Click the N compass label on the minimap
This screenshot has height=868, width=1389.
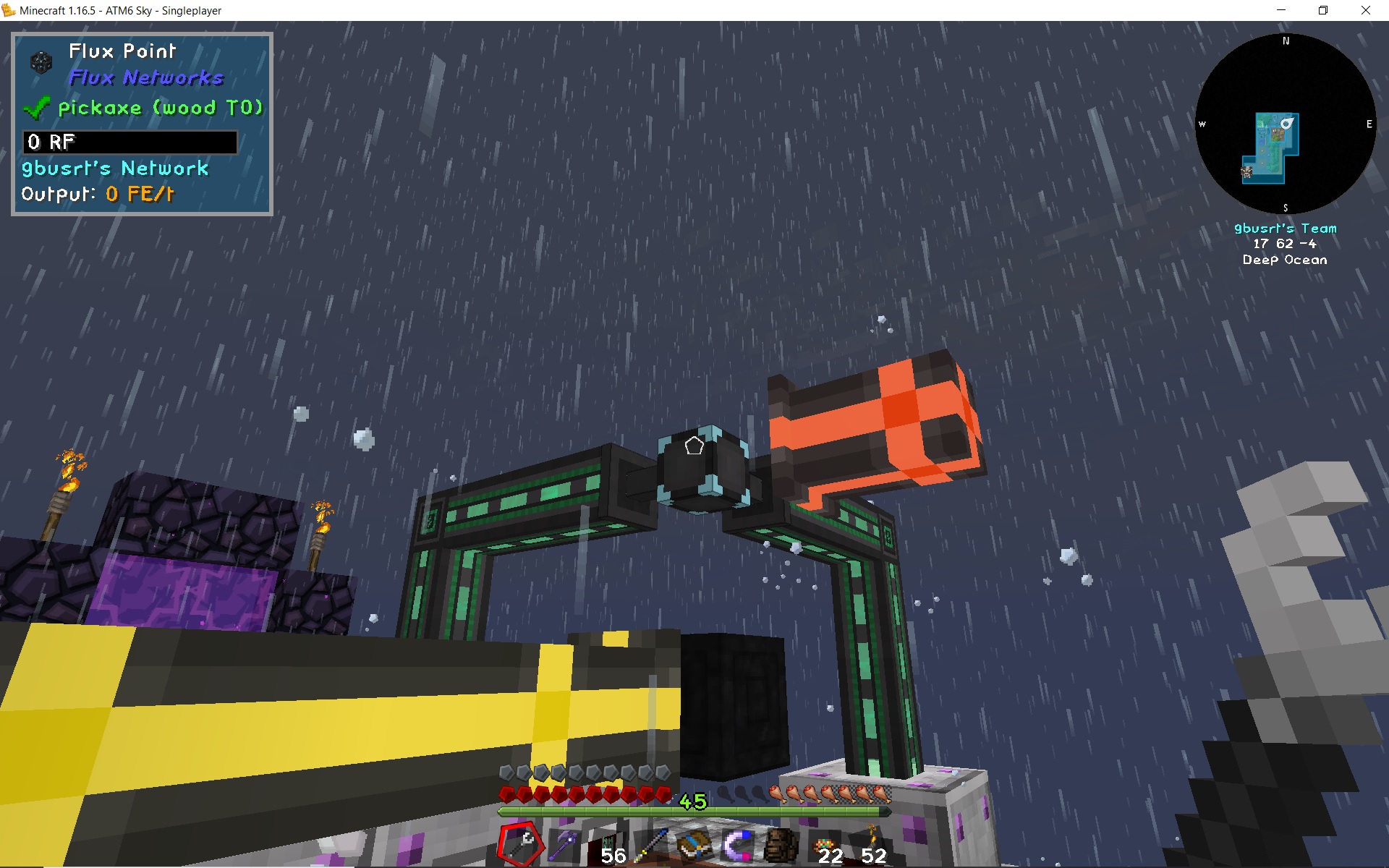click(x=1286, y=41)
